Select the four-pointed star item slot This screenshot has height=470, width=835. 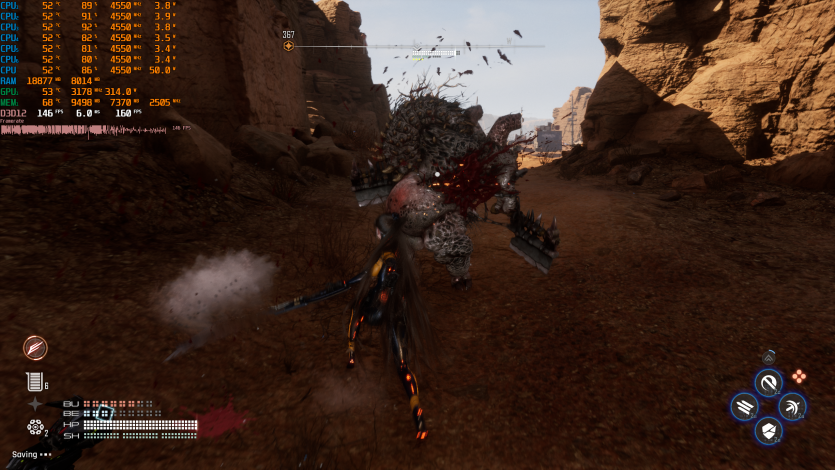click(x=35, y=404)
